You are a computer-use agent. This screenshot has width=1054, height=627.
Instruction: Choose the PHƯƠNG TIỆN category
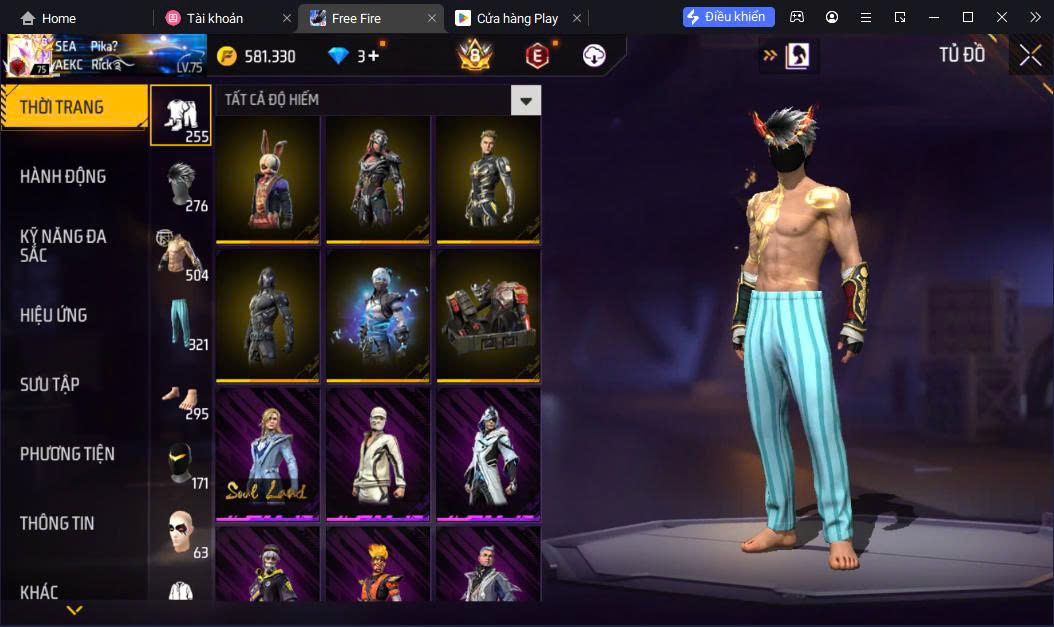67,454
